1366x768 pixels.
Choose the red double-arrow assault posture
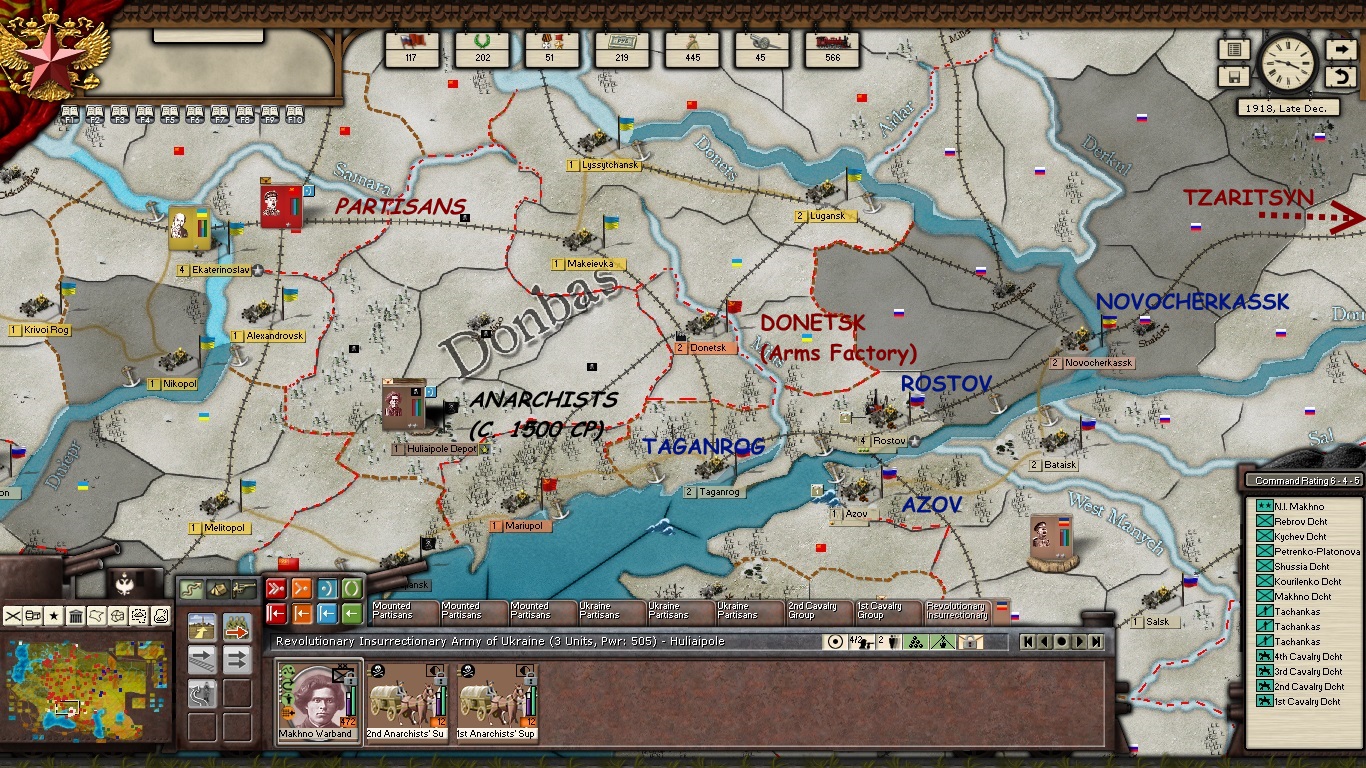[276, 588]
